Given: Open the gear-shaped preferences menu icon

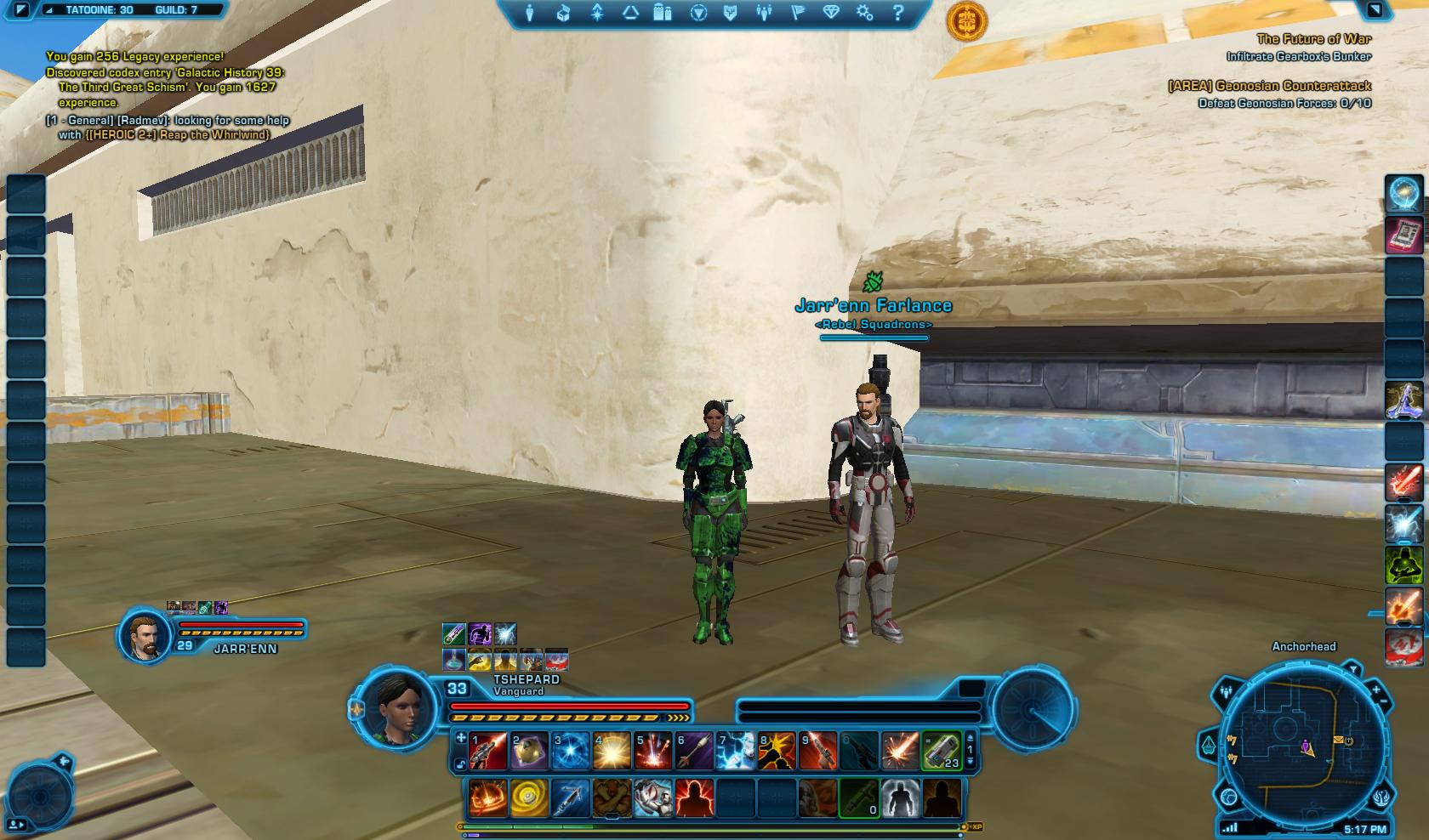Looking at the screenshot, I should (x=865, y=14).
